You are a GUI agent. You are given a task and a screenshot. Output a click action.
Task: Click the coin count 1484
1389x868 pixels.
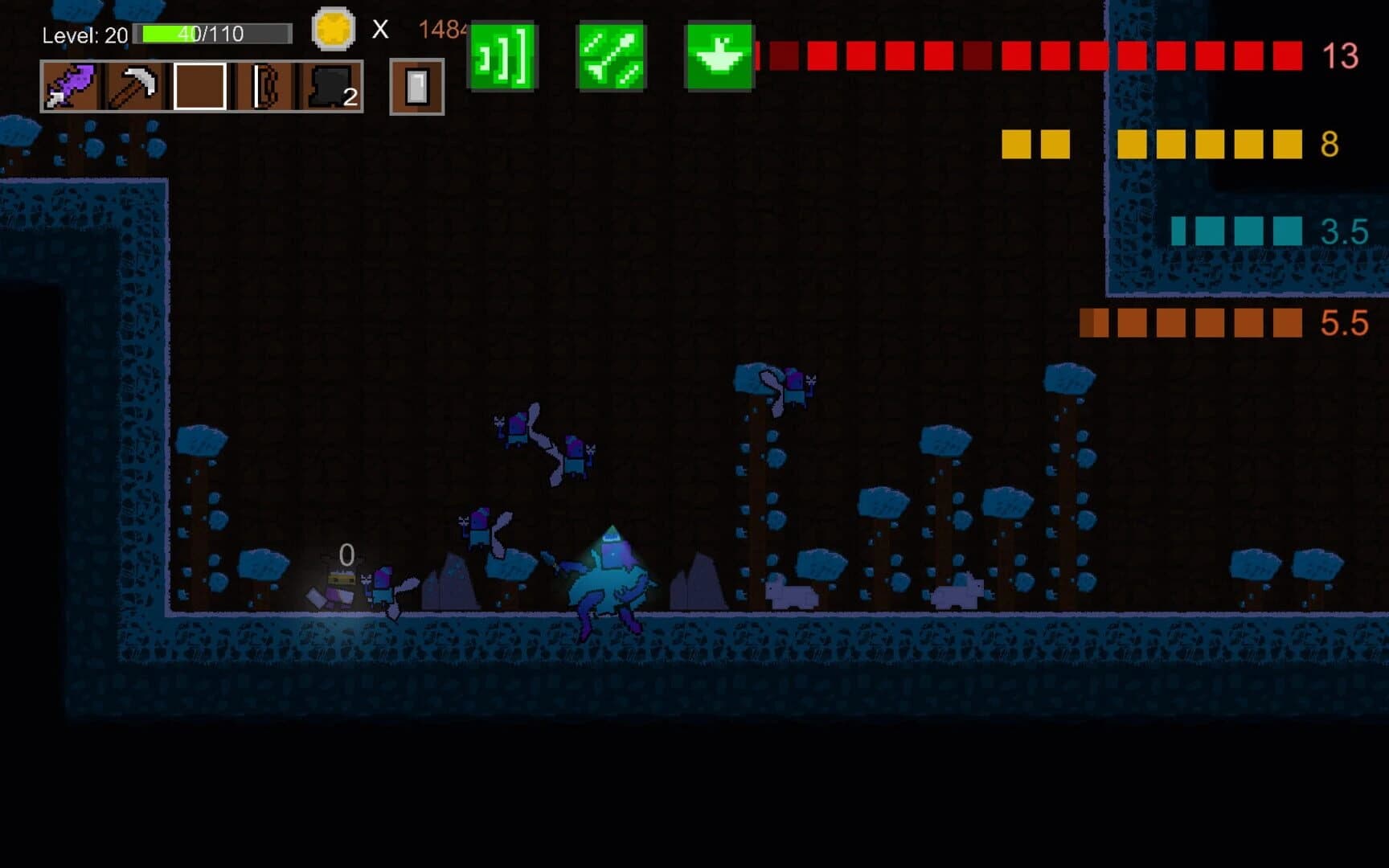440,29
